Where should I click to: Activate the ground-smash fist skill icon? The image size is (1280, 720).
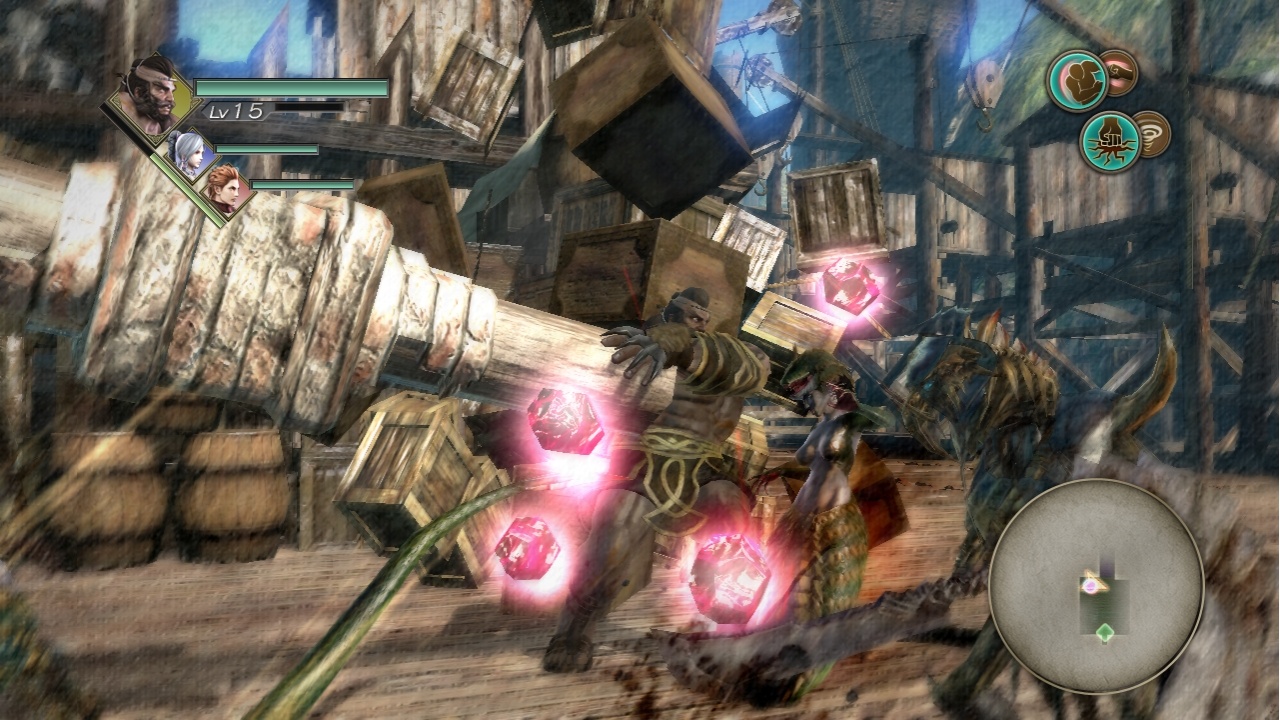click(1111, 137)
